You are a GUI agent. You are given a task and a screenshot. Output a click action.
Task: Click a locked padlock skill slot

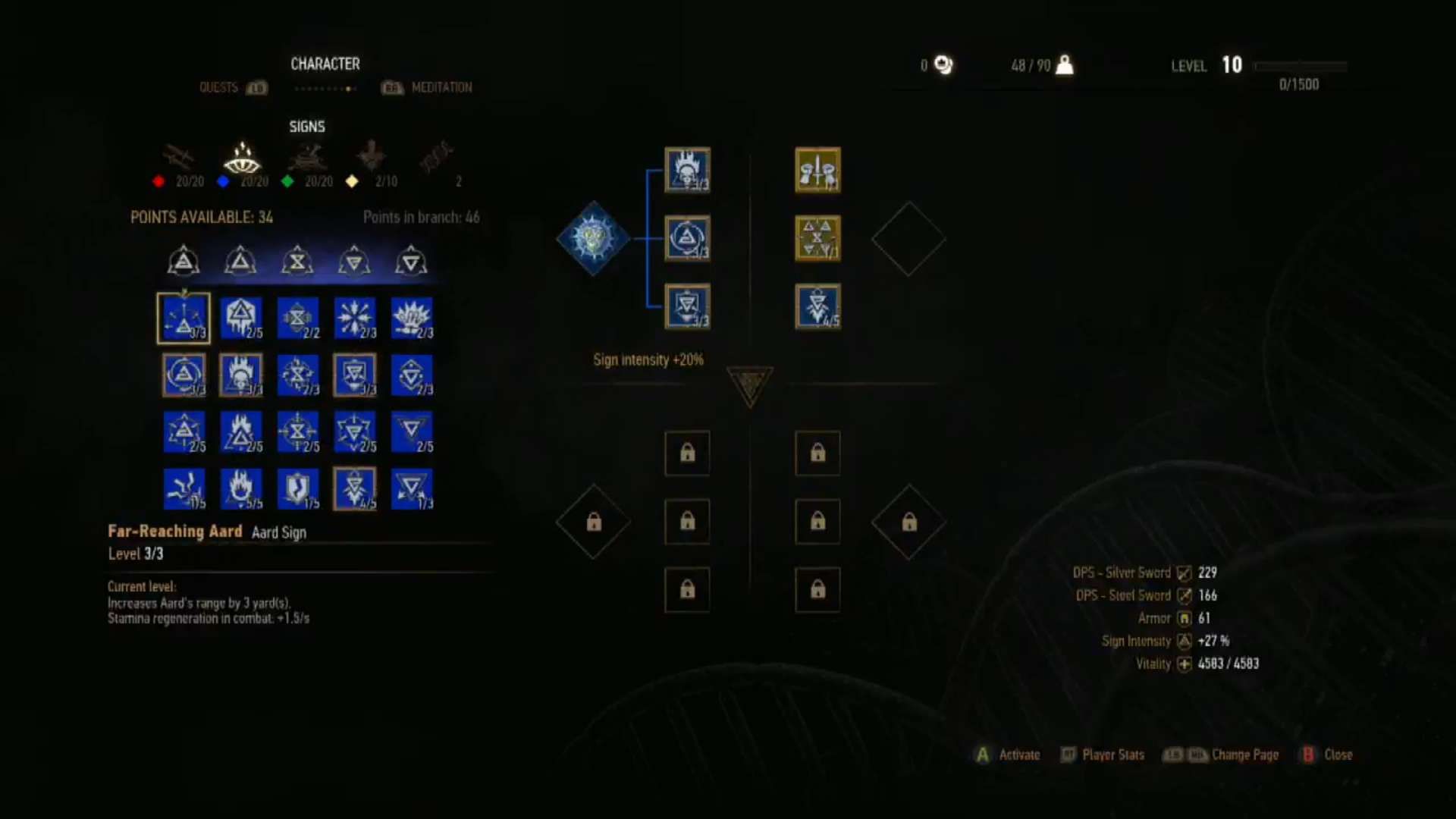tap(687, 454)
